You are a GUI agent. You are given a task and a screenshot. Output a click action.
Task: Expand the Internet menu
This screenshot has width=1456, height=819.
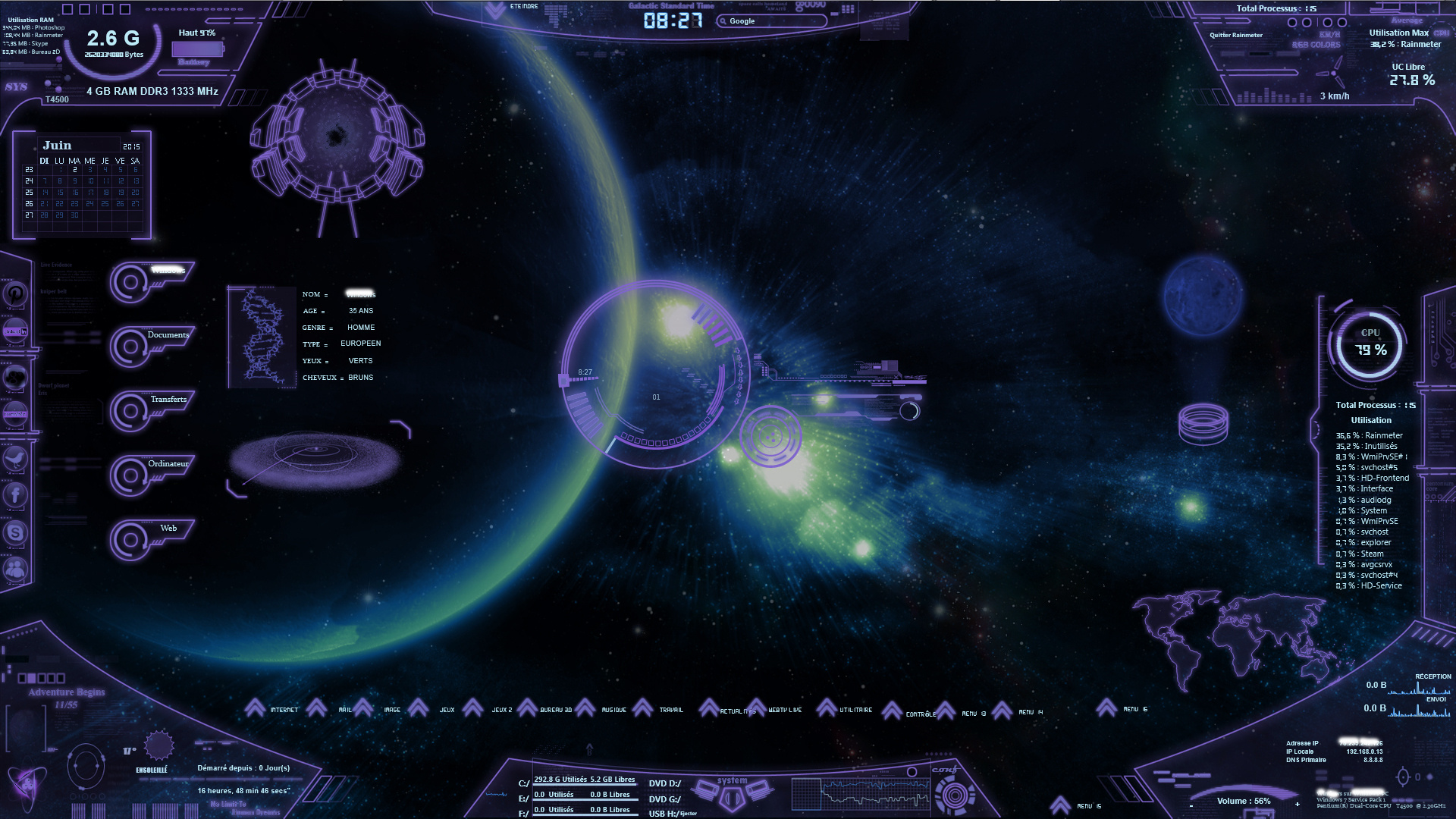pos(284,710)
